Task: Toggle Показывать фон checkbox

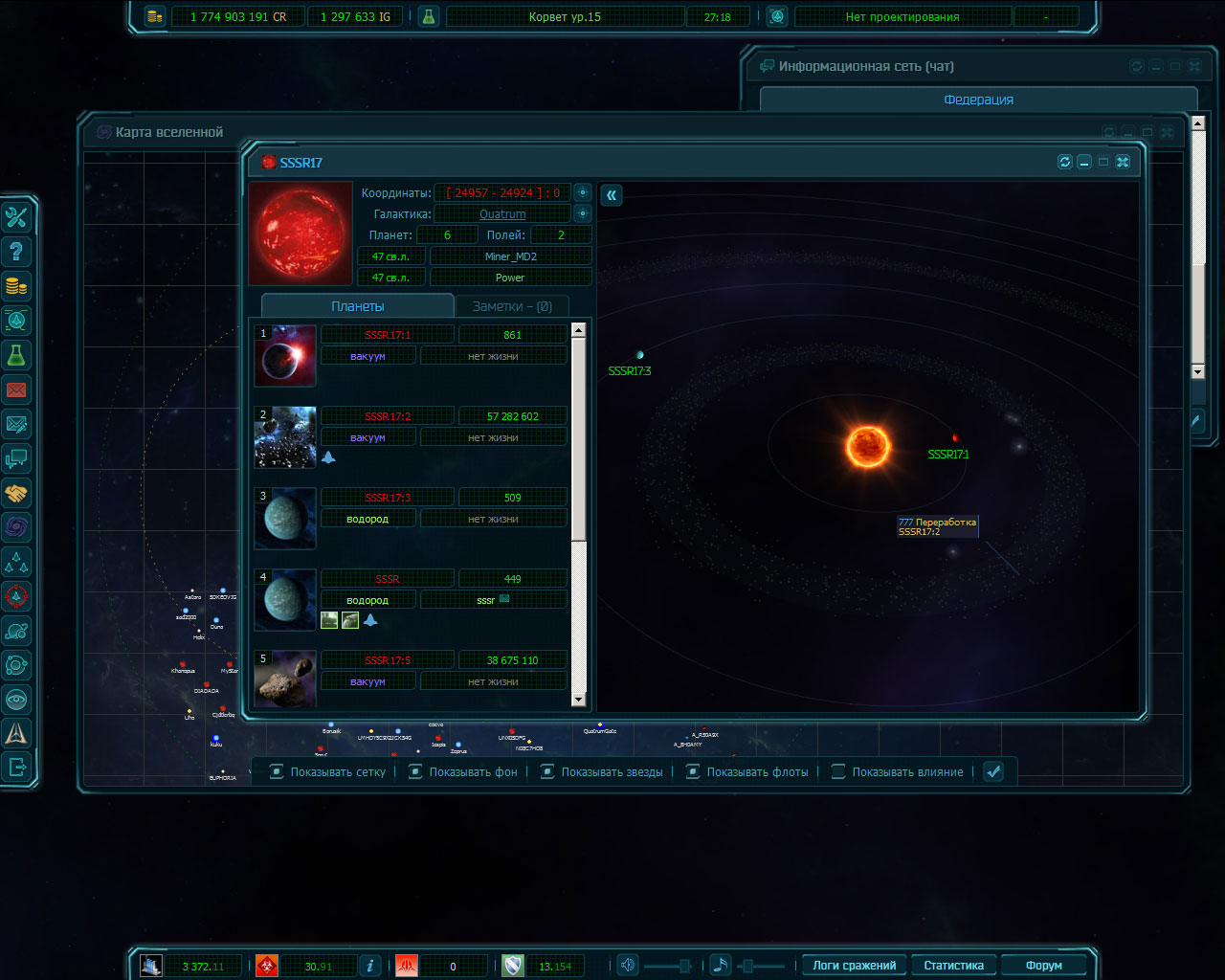Action: 415,771
